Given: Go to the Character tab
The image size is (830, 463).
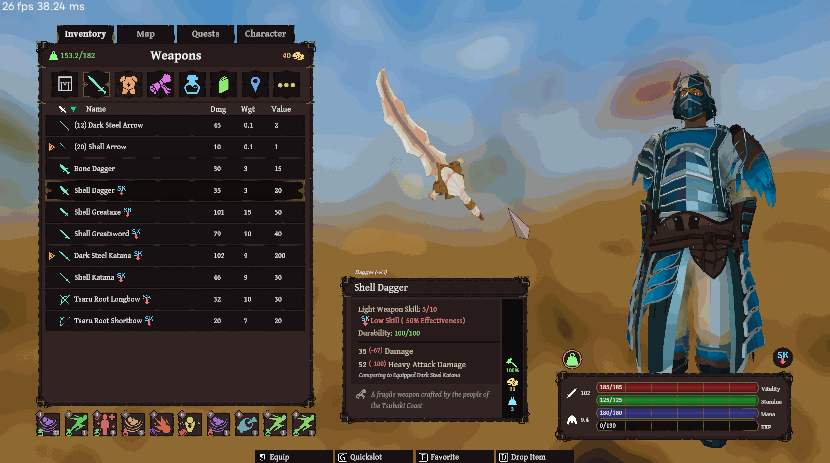Looking at the screenshot, I should click(x=265, y=34).
